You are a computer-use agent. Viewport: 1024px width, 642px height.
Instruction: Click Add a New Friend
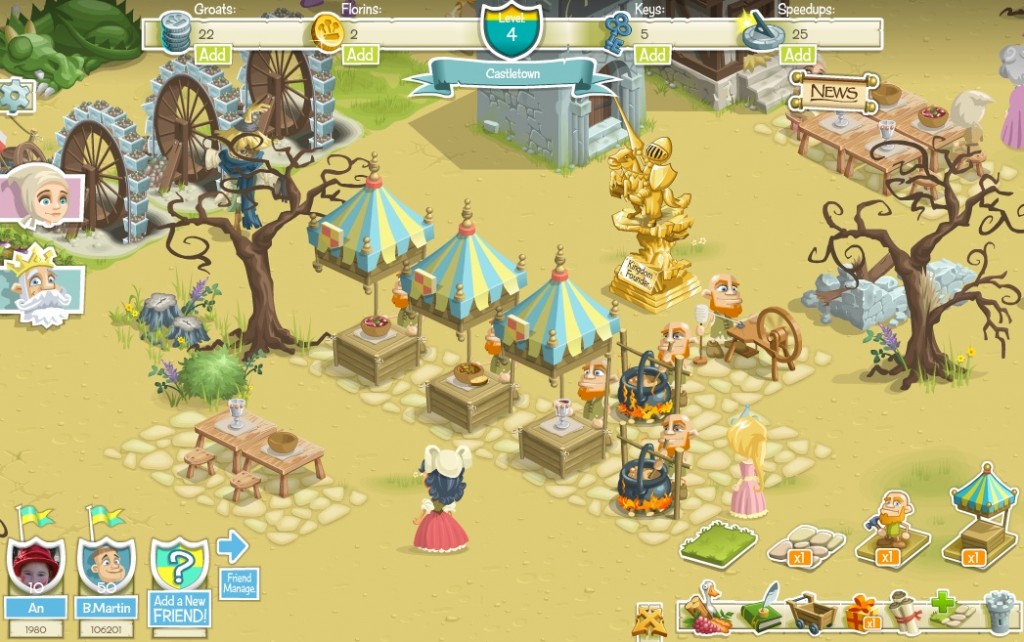click(179, 580)
